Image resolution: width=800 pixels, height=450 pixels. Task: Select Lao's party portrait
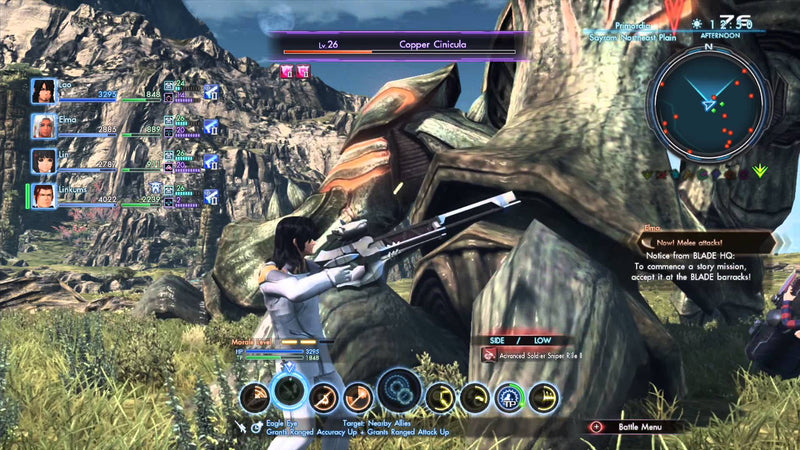(43, 92)
